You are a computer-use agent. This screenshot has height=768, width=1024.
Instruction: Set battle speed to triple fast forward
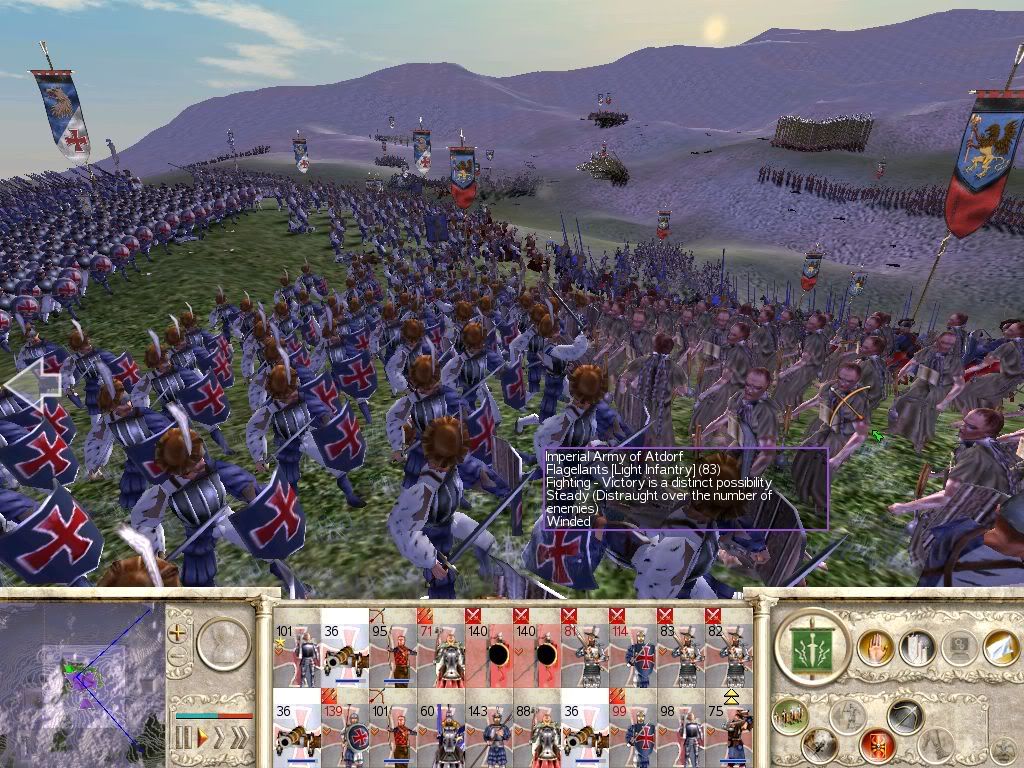coord(240,739)
